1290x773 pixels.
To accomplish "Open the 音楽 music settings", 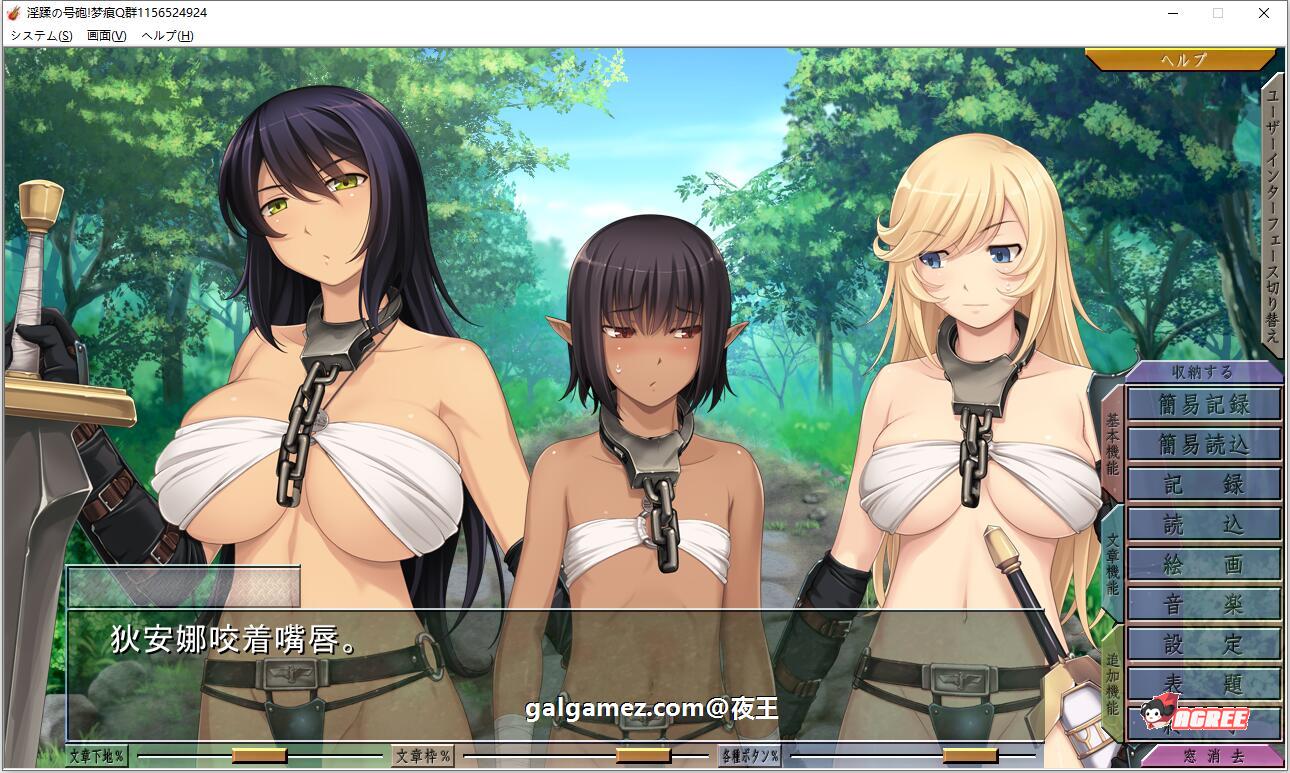I will 1203,605.
